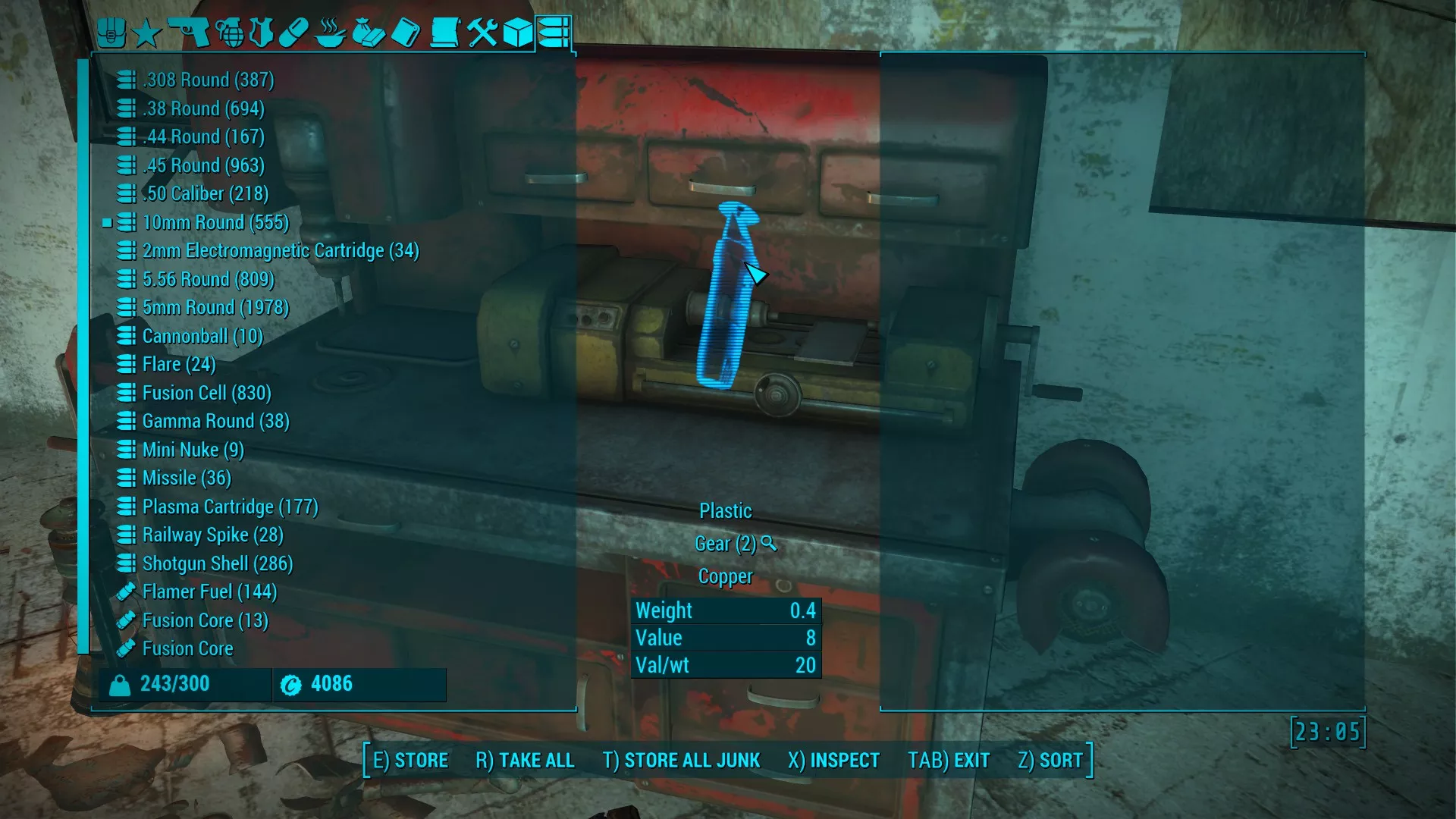Switch to the star favorites tab

147,33
